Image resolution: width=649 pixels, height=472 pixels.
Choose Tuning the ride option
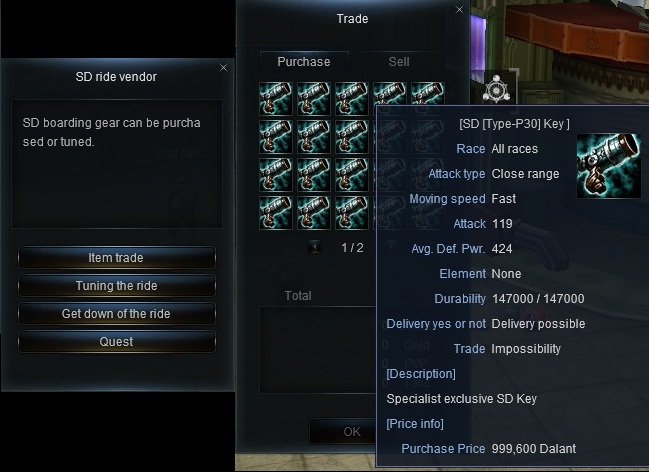pyautogui.click(x=116, y=286)
